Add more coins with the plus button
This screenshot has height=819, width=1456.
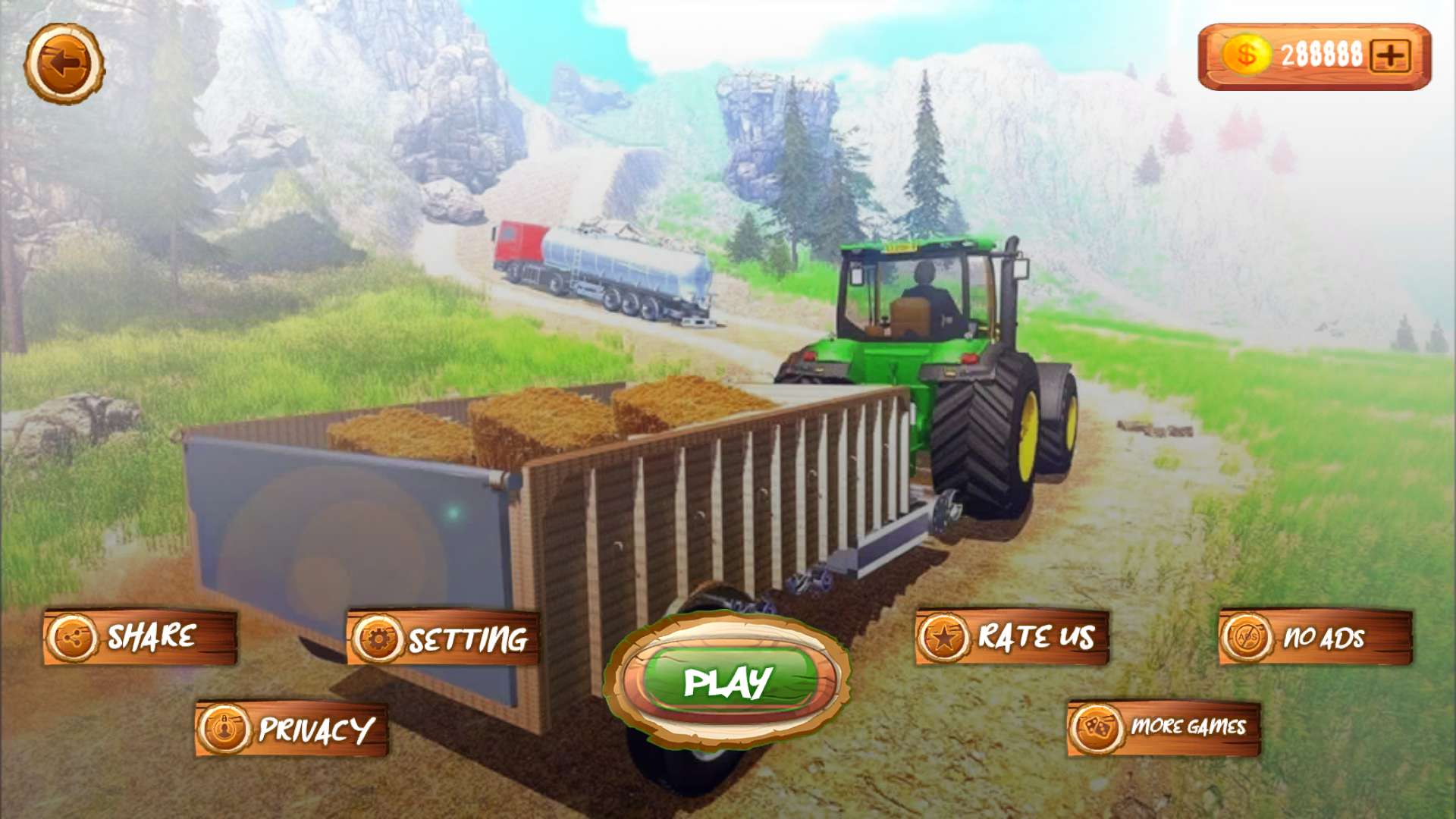[1390, 56]
